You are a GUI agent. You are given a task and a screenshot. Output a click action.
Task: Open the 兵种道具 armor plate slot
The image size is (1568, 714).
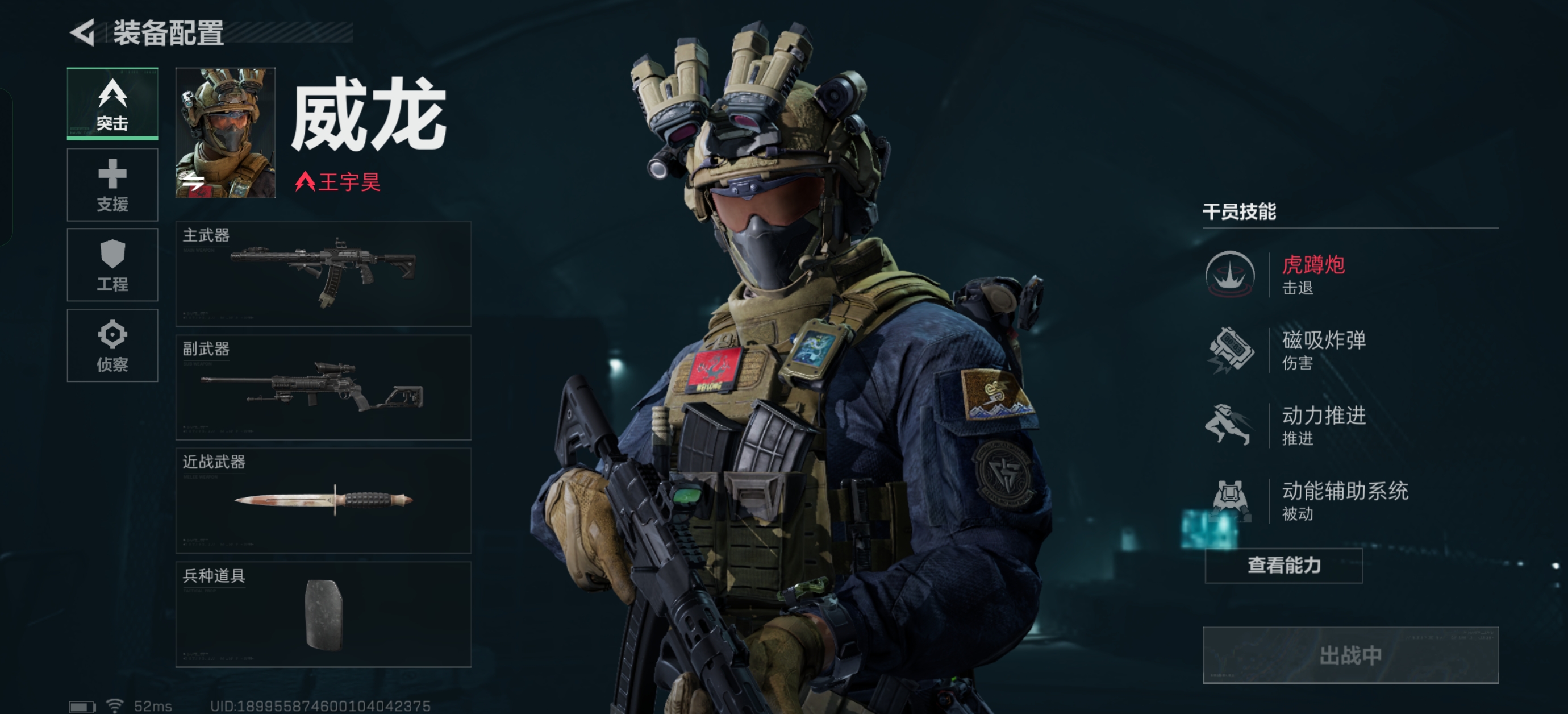[x=323, y=614]
